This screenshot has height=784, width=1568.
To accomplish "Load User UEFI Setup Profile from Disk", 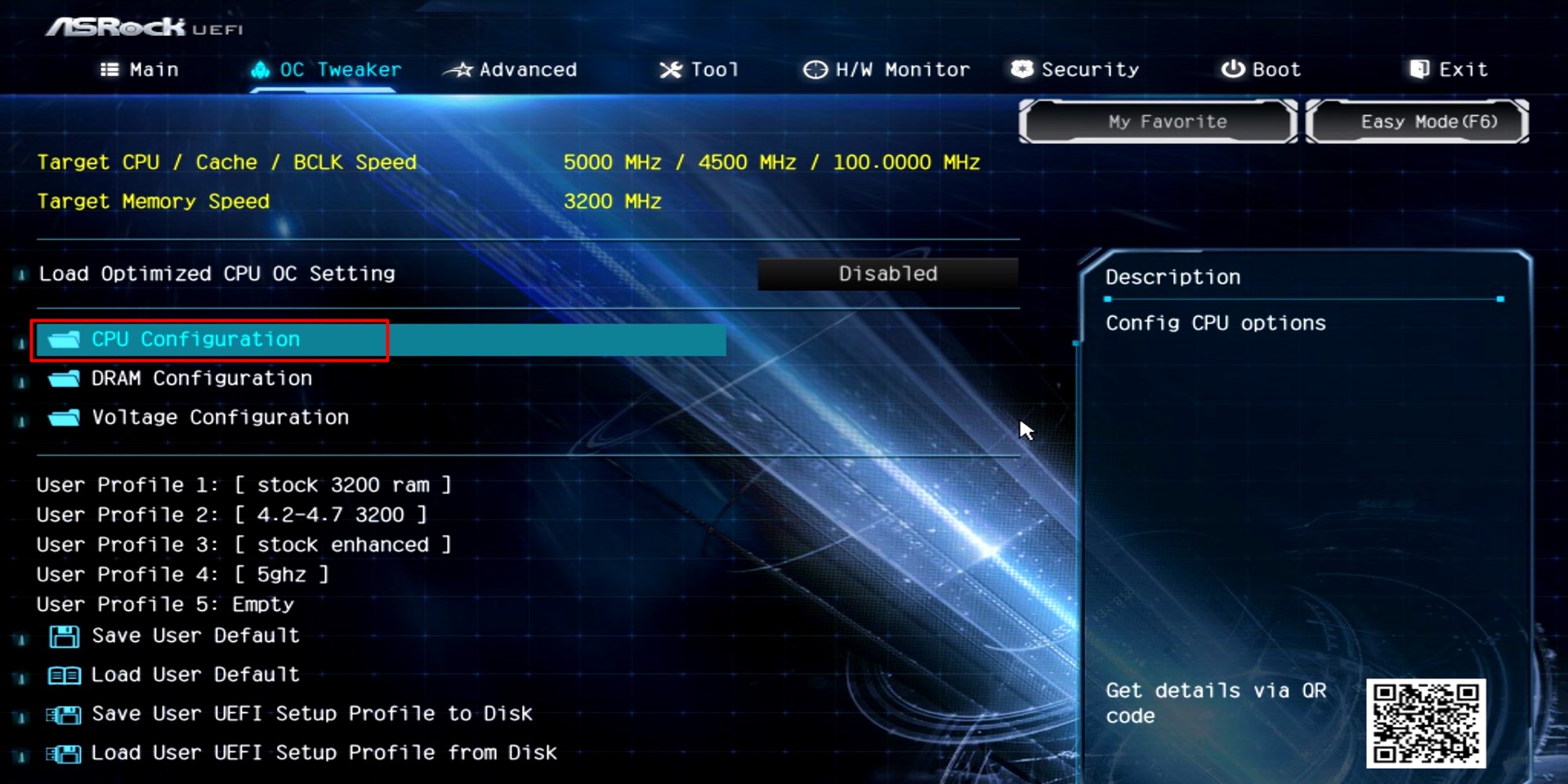I will point(324,754).
